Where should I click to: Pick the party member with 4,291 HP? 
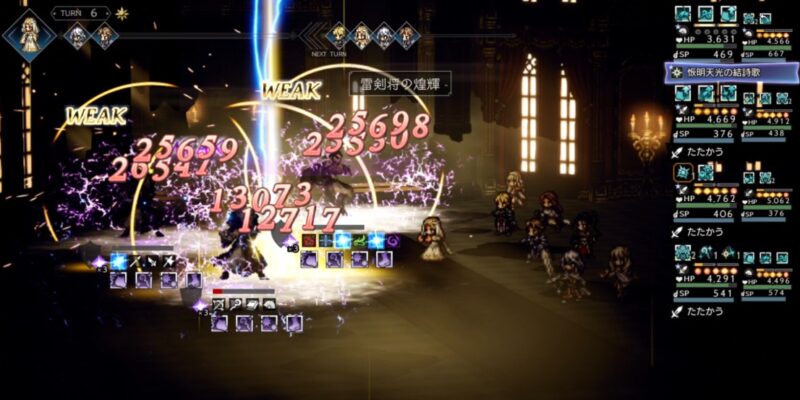tap(706, 280)
